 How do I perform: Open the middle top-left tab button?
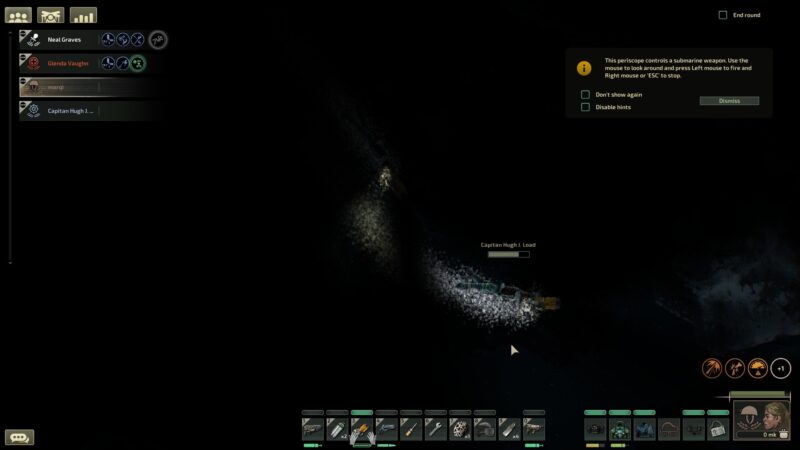(x=51, y=16)
